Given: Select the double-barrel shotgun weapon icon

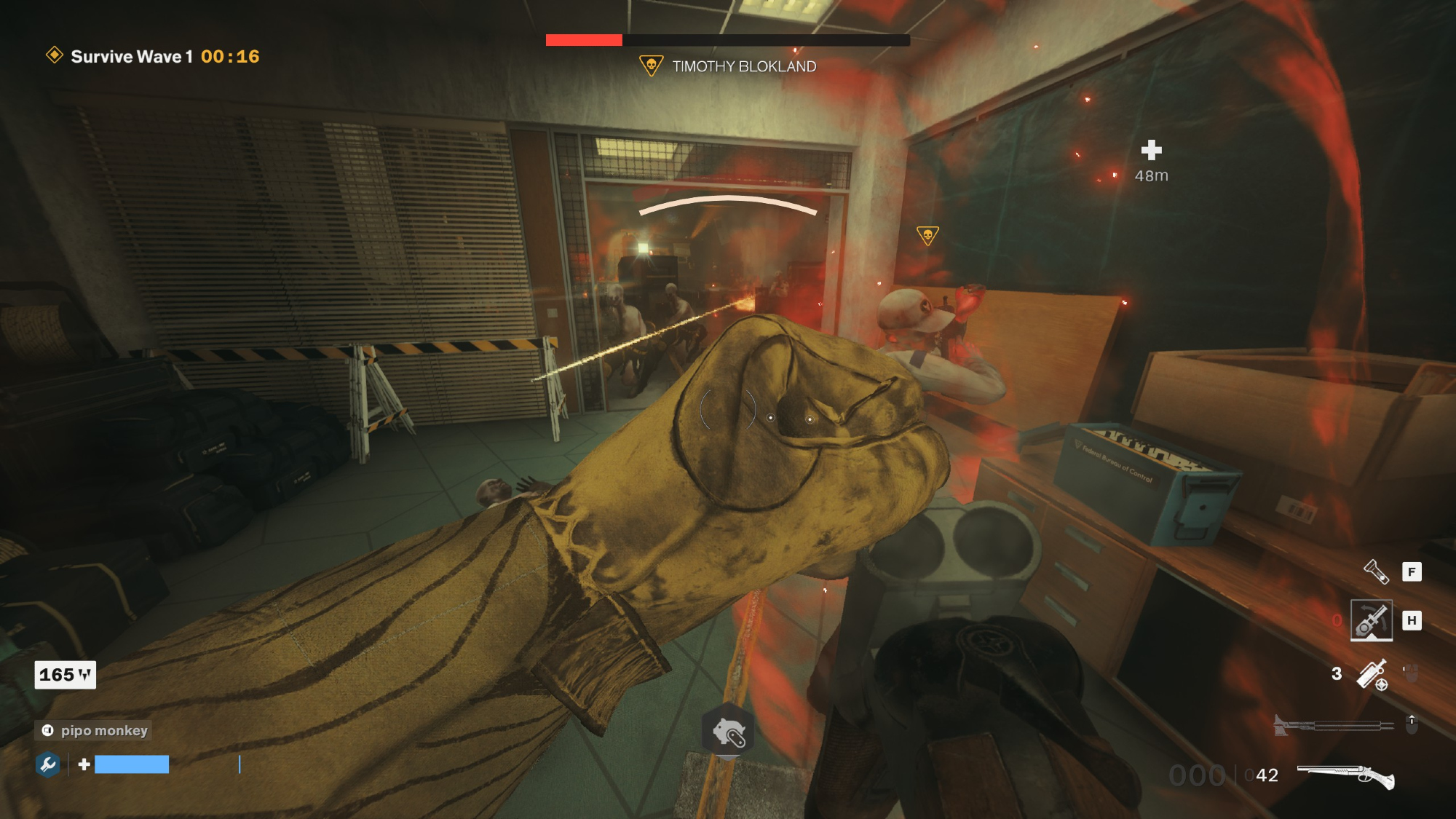Looking at the screenshot, I should [x=1345, y=776].
